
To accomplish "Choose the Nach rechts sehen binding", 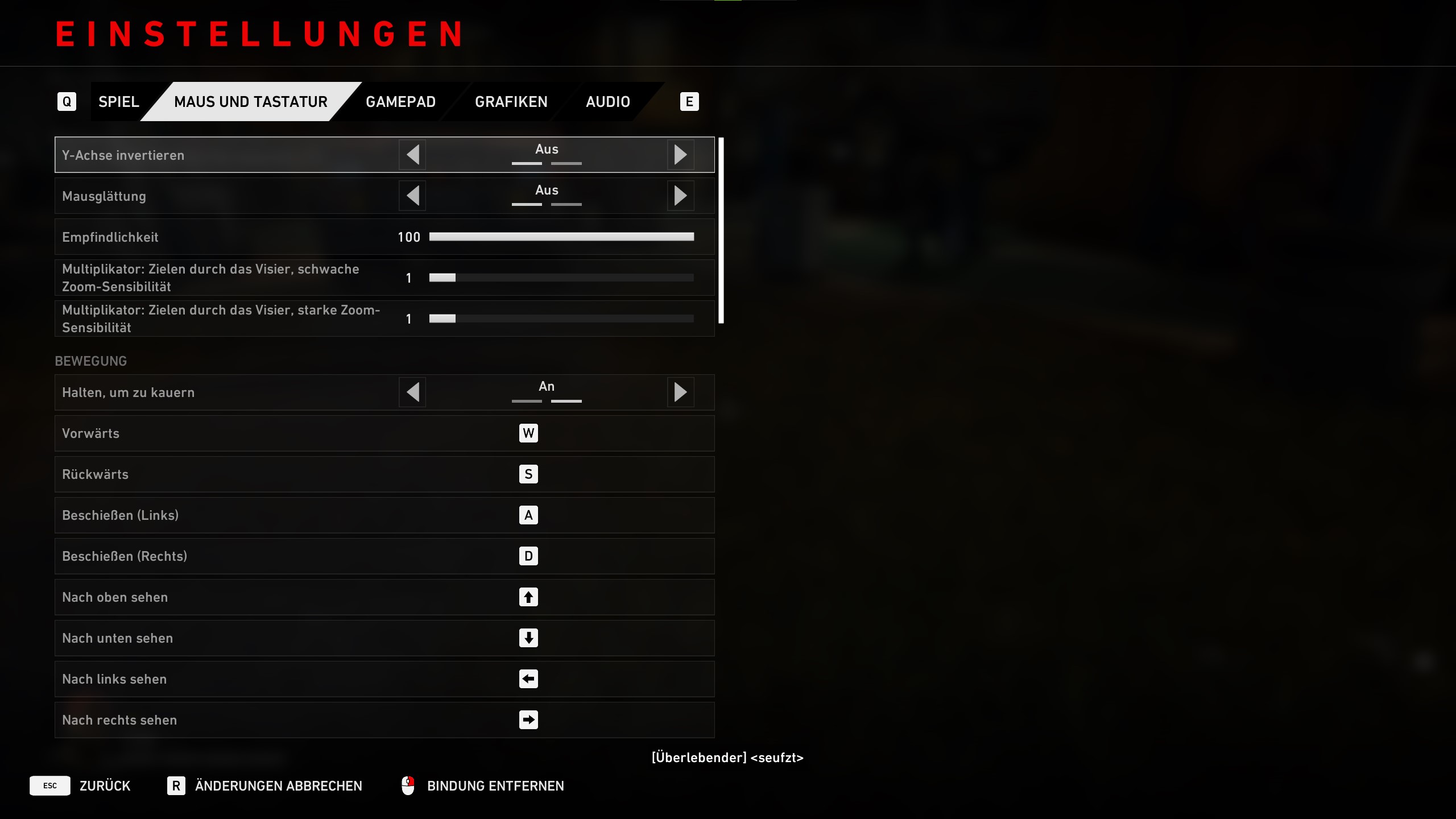I will coord(528,720).
